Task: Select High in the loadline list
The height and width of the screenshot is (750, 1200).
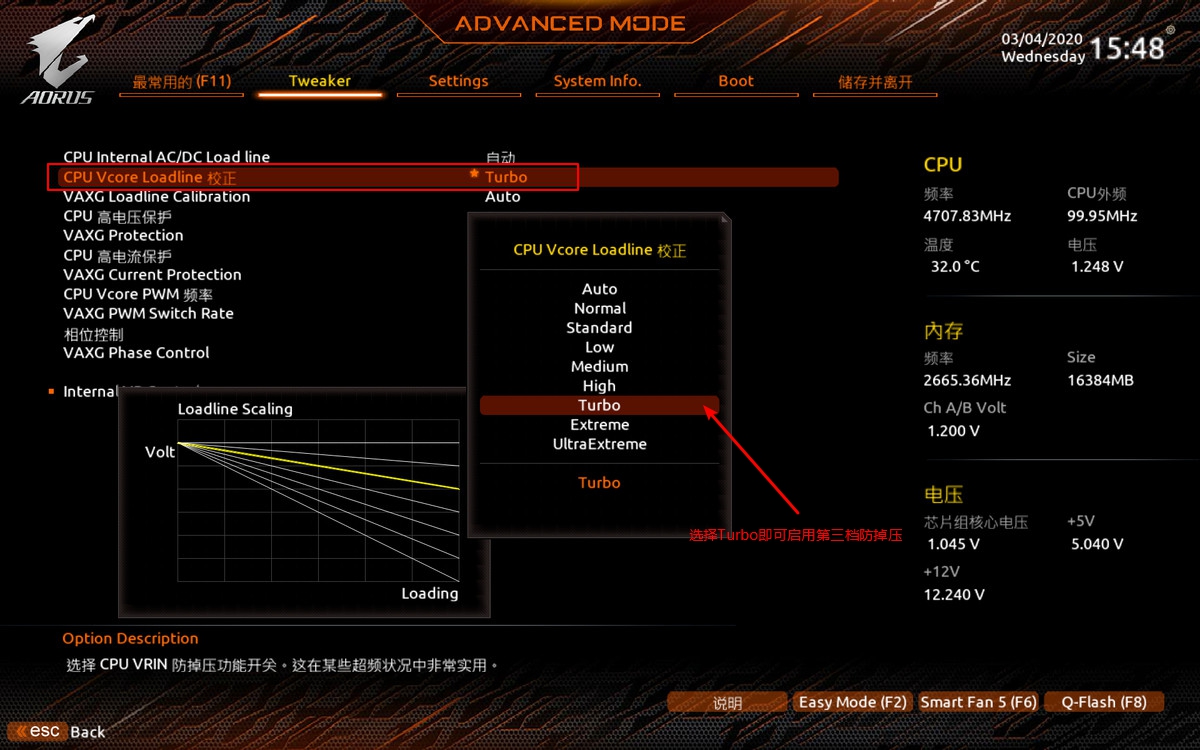Action: (x=599, y=386)
